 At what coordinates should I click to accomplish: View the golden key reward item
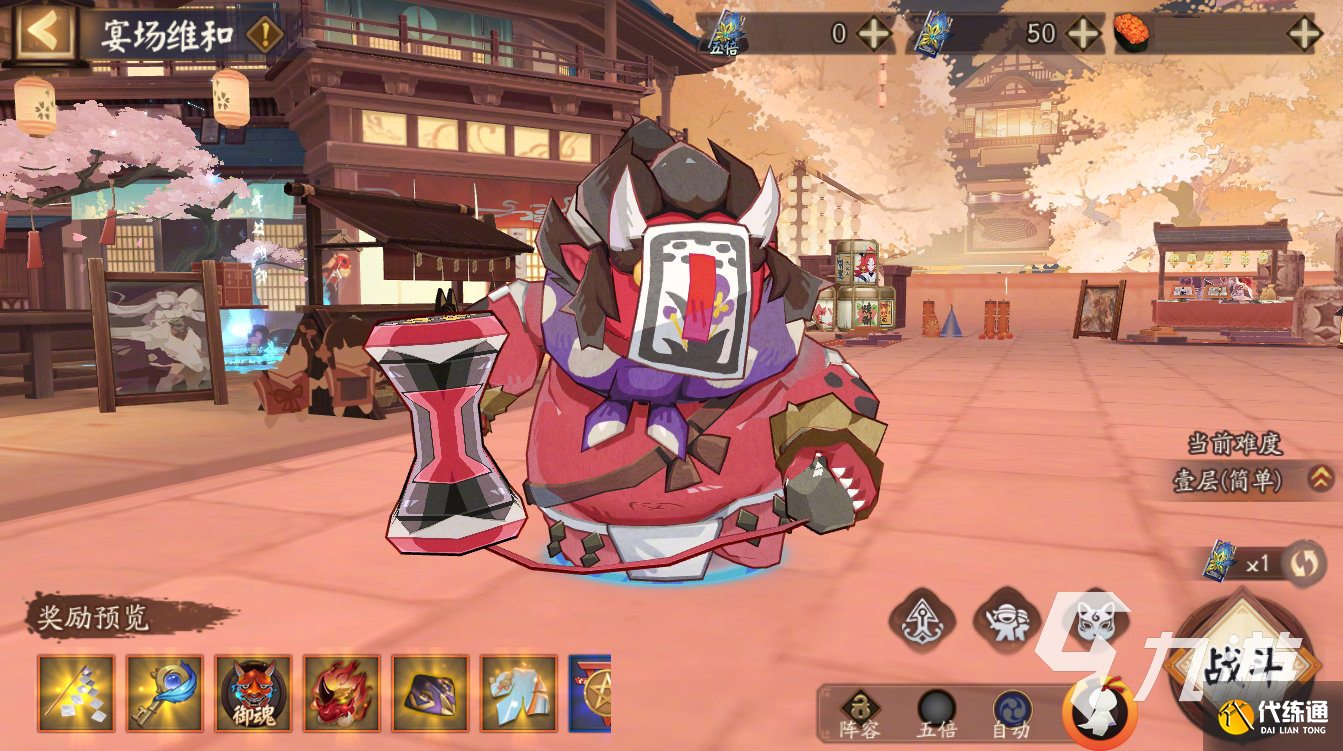tap(164, 692)
